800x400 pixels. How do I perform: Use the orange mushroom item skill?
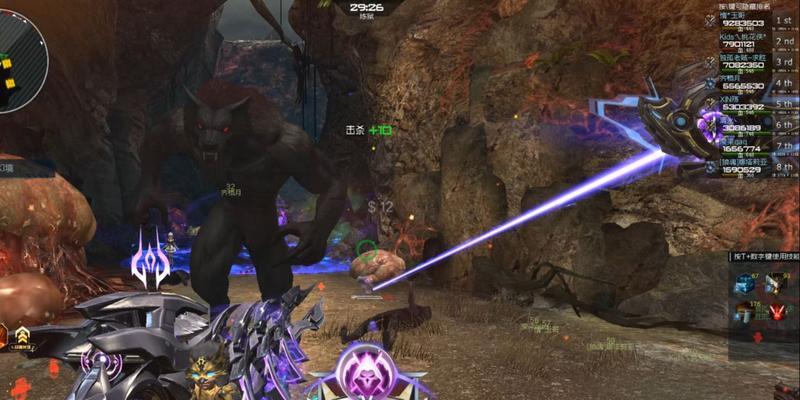click(x=744, y=314)
